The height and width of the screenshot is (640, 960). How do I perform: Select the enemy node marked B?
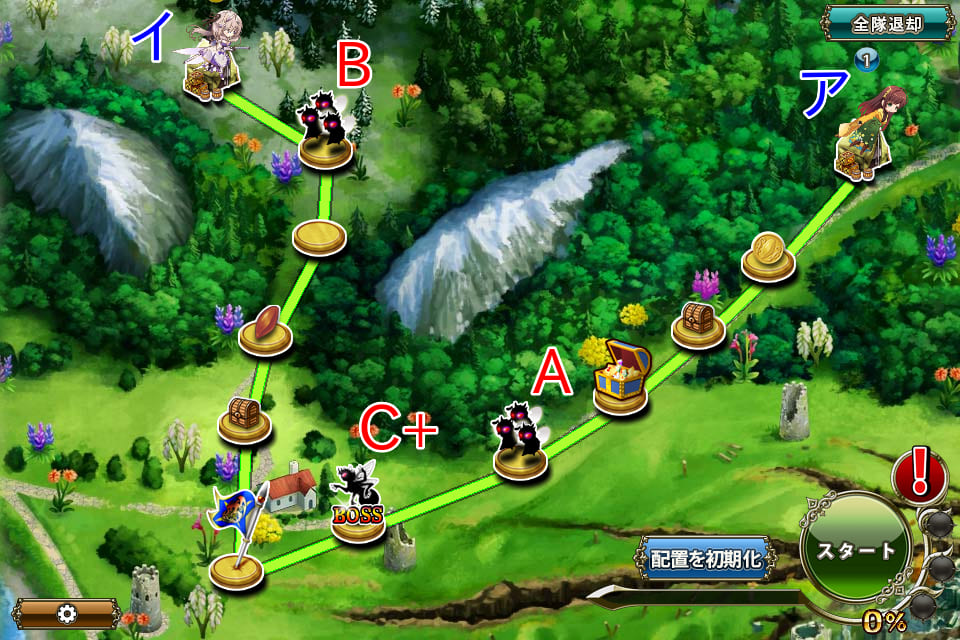click(326, 130)
